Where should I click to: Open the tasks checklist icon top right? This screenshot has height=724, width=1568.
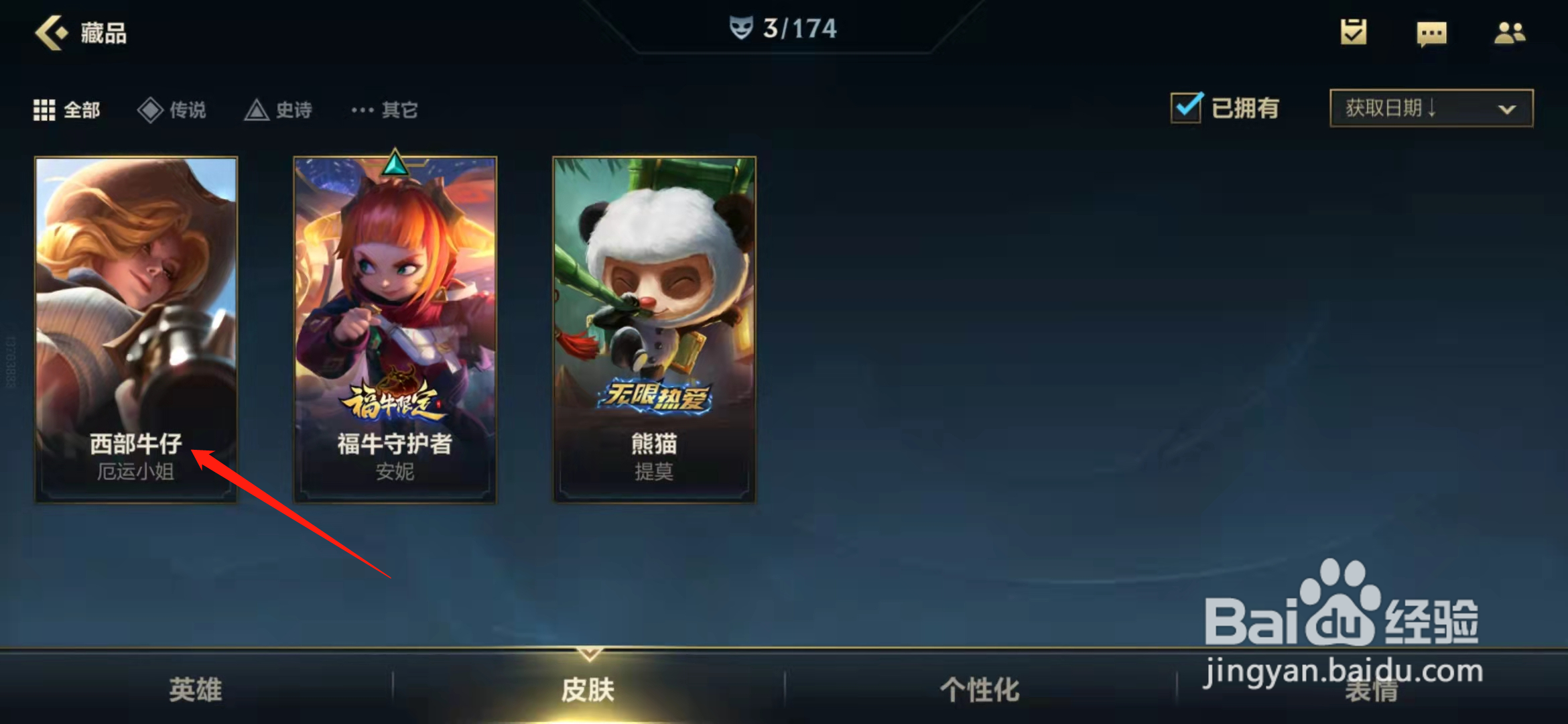pyautogui.click(x=1352, y=34)
